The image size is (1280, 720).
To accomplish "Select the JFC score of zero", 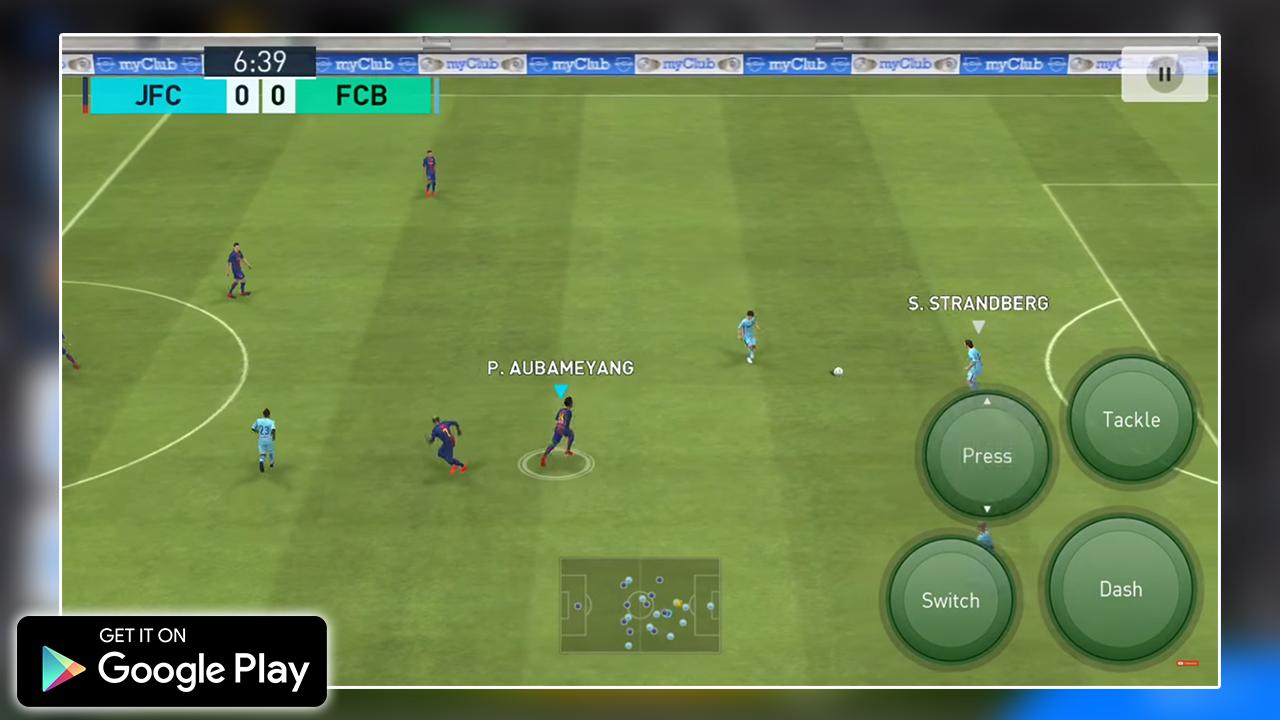I will tap(241, 96).
